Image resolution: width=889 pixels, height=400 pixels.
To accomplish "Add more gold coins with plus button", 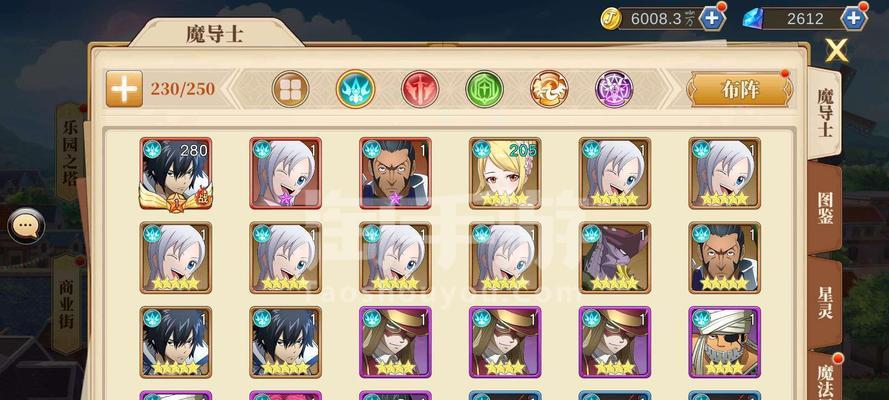I will (712, 18).
